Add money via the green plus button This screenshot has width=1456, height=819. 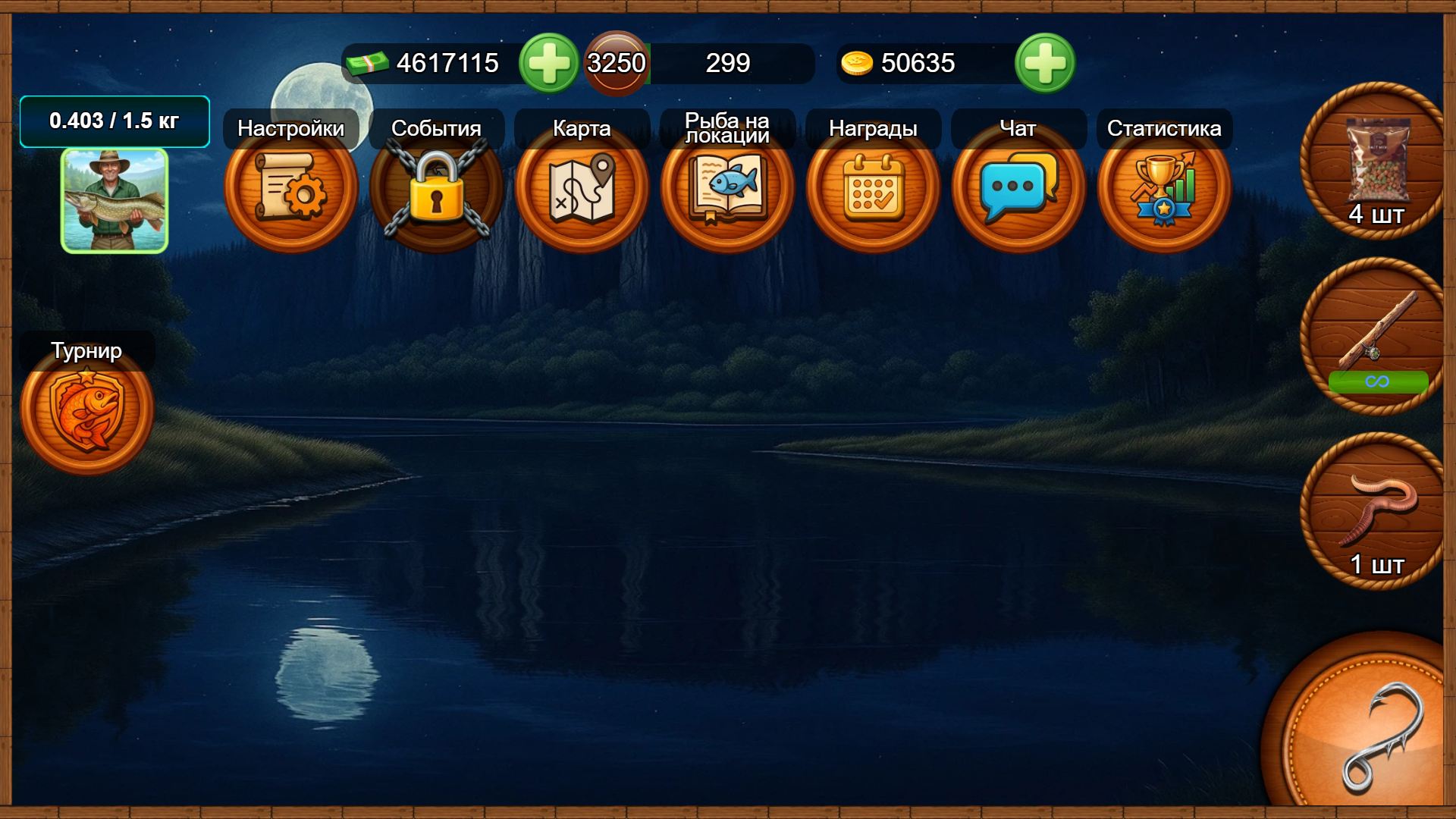point(549,64)
